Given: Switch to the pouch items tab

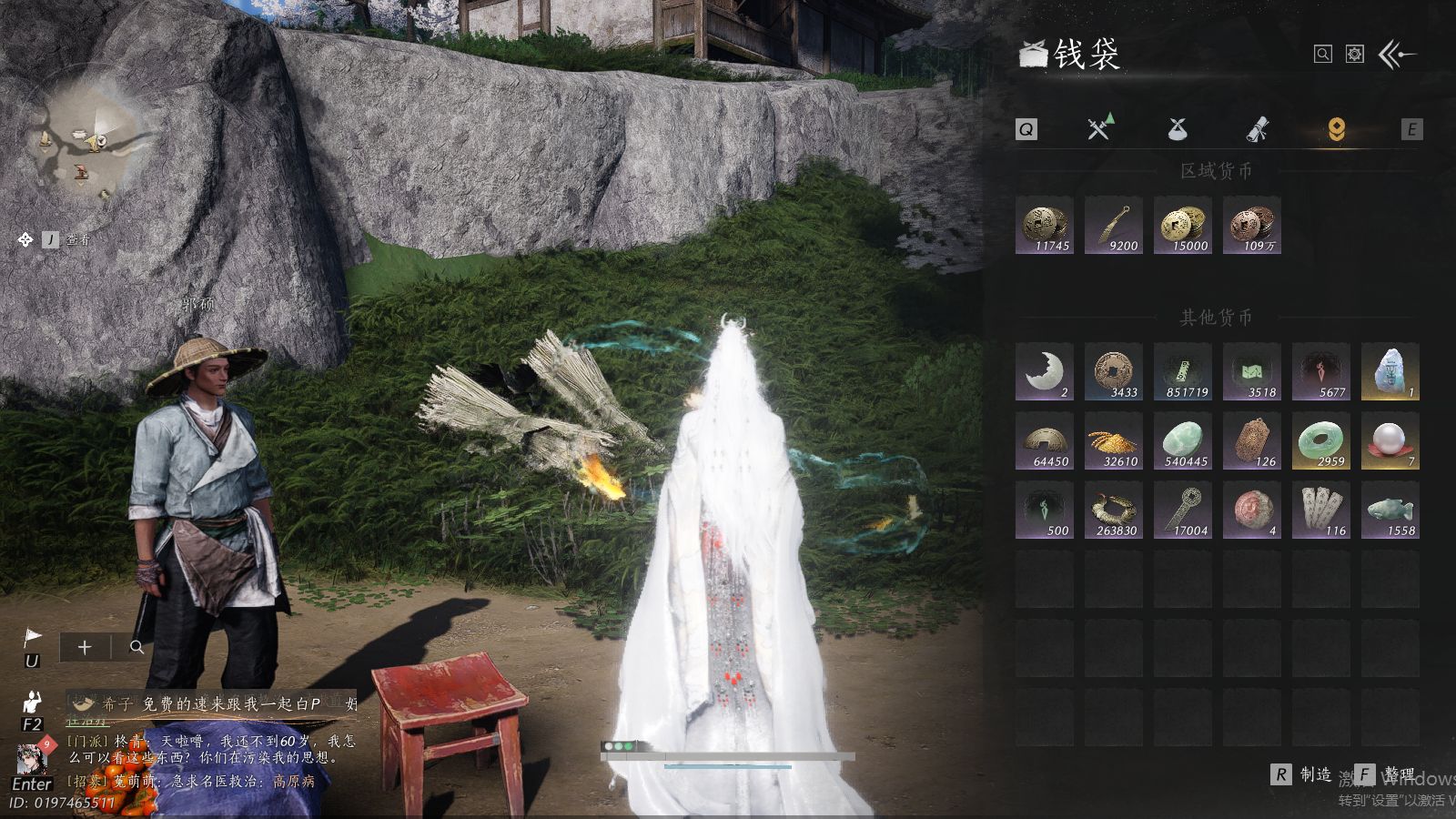Looking at the screenshot, I should [x=1178, y=129].
